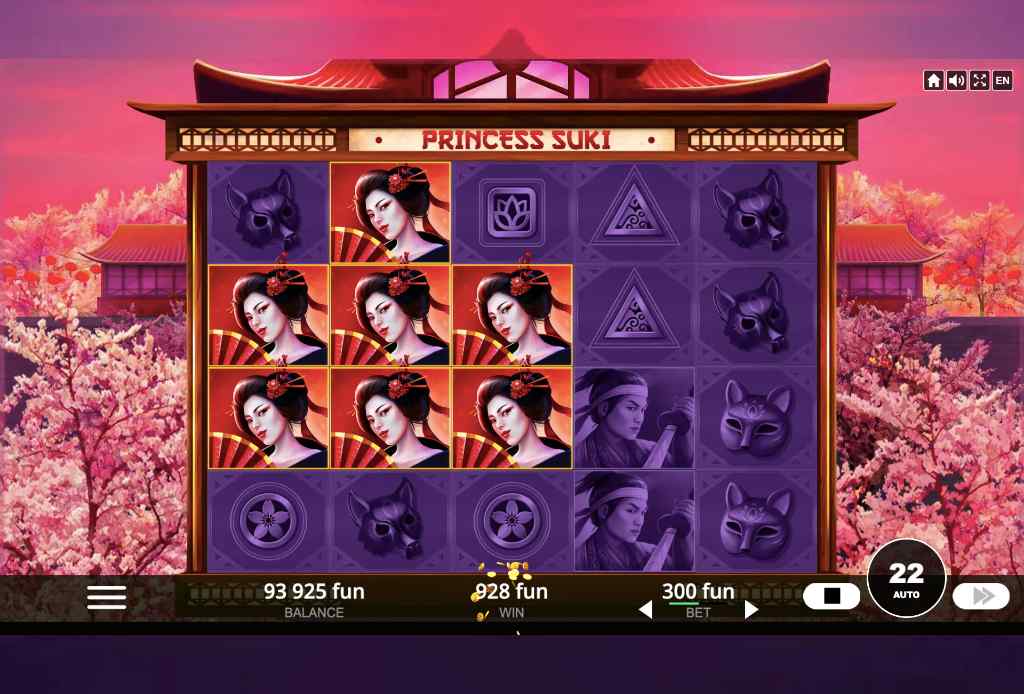
Task: Increase the bet amount
Action: [751, 609]
